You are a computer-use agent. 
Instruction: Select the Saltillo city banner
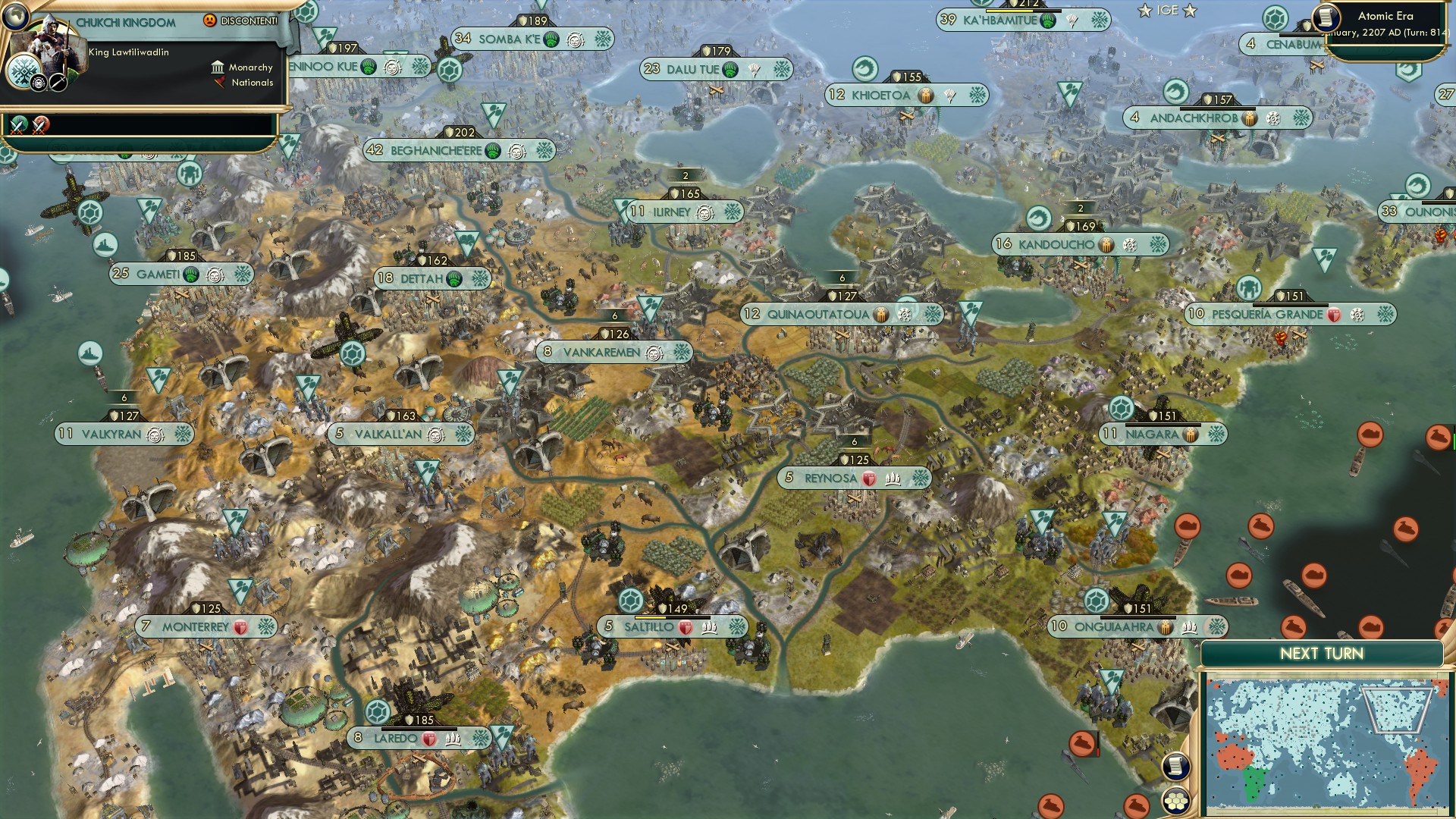pyautogui.click(x=648, y=627)
